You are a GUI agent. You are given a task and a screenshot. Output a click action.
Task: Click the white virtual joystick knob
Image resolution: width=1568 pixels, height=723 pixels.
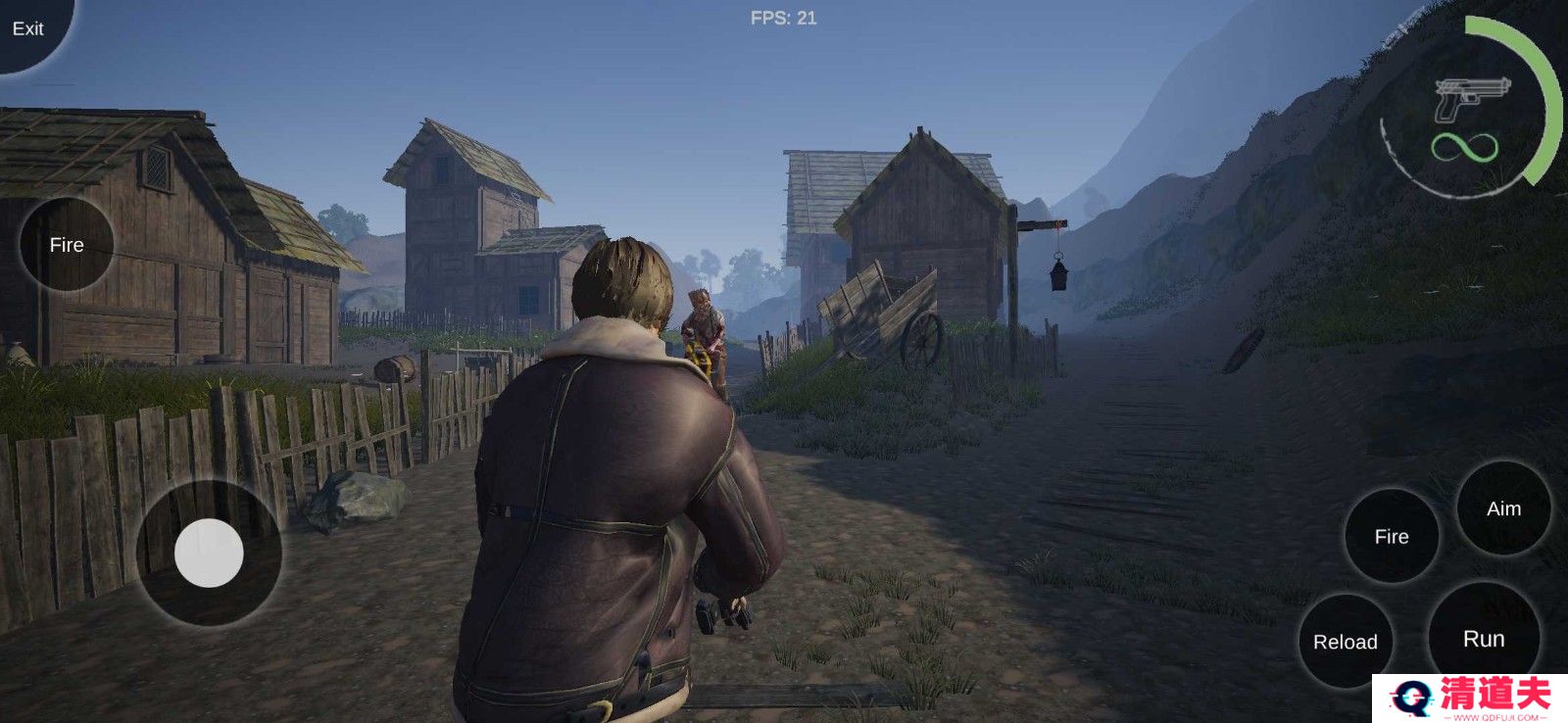(209, 554)
